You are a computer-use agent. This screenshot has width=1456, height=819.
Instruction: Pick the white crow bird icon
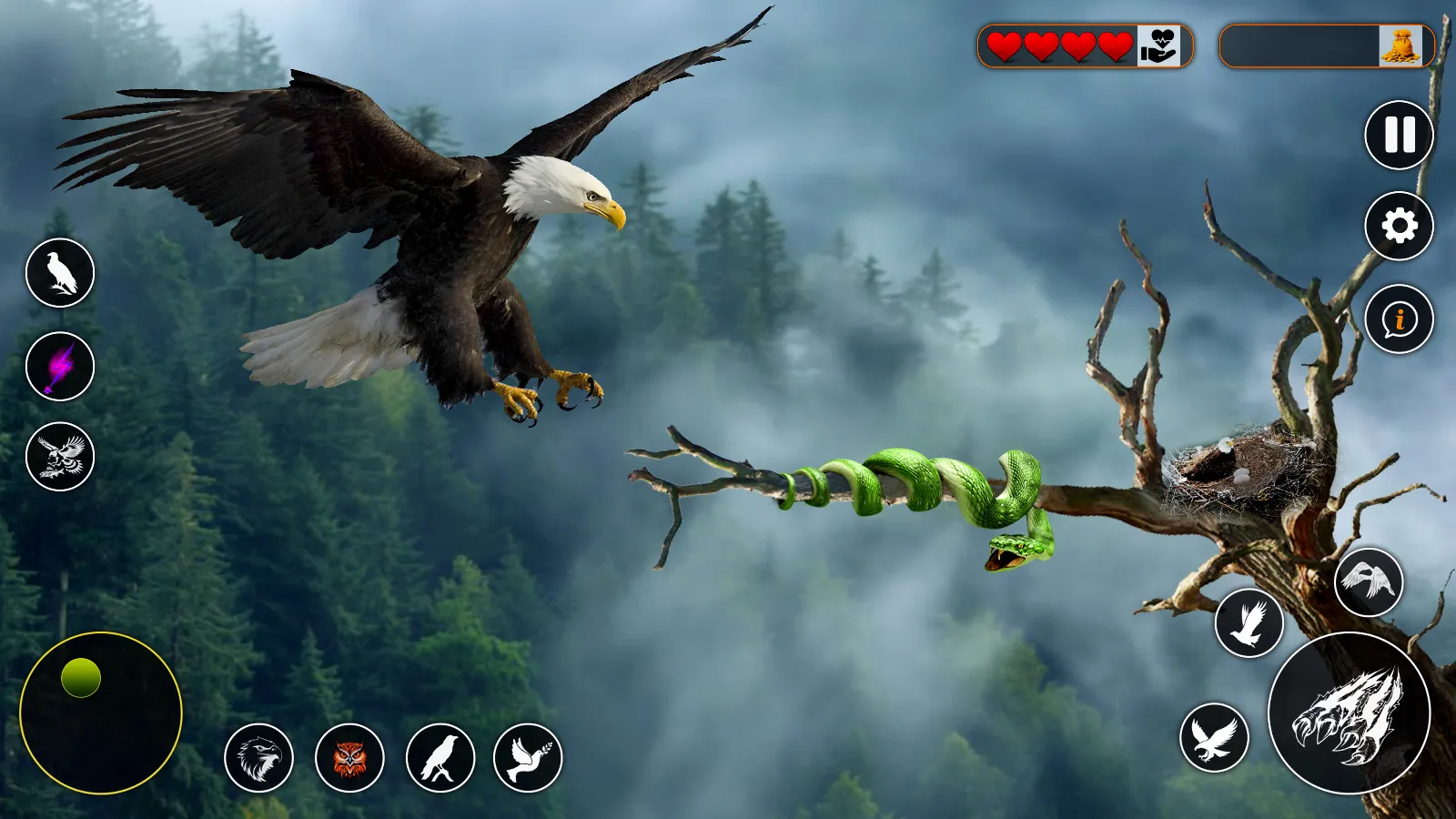440,758
